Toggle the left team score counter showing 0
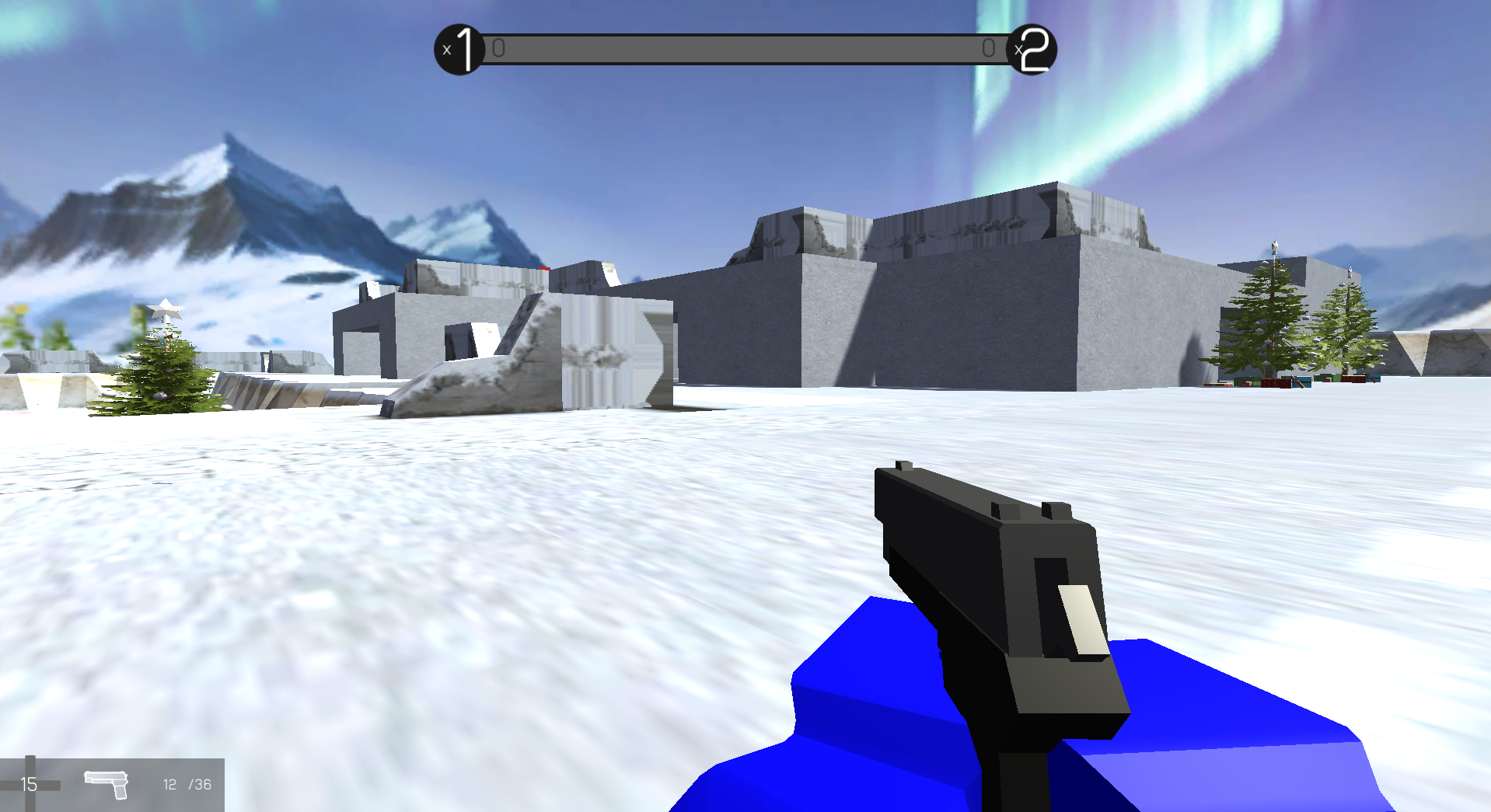 [499, 47]
